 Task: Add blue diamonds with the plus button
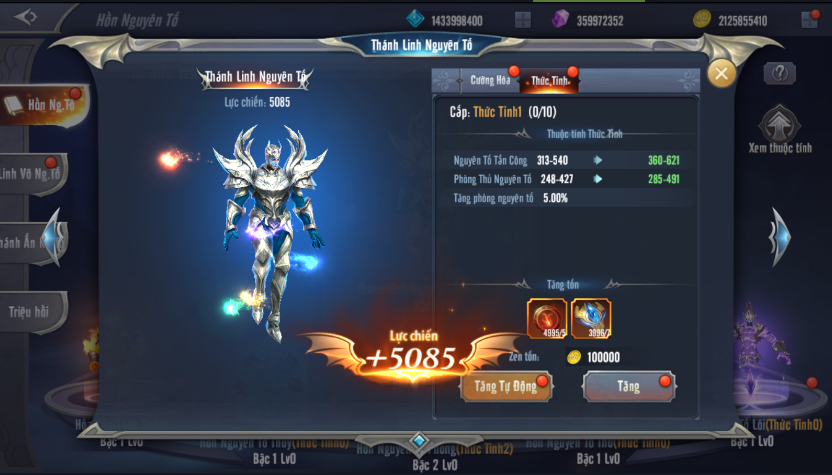[x=522, y=20]
